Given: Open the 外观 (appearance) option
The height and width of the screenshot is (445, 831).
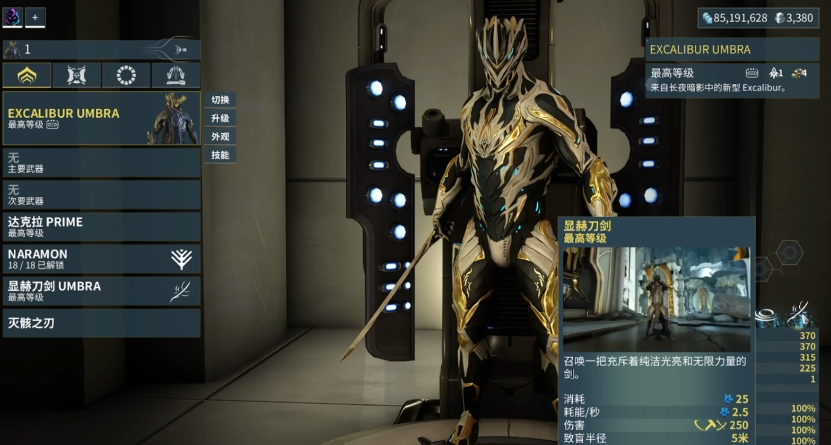Looking at the screenshot, I should coord(220,136).
